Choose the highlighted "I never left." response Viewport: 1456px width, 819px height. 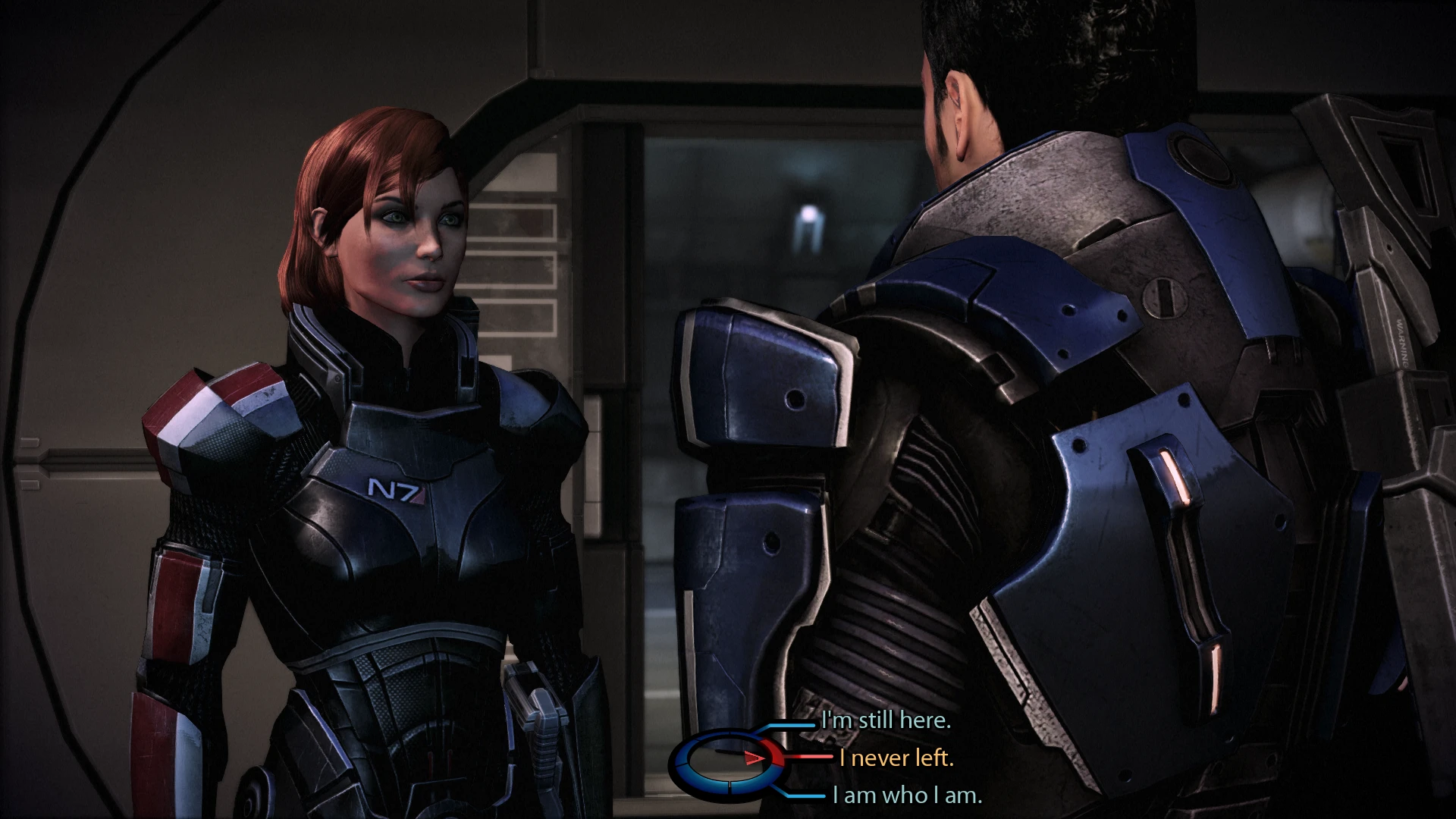click(899, 758)
